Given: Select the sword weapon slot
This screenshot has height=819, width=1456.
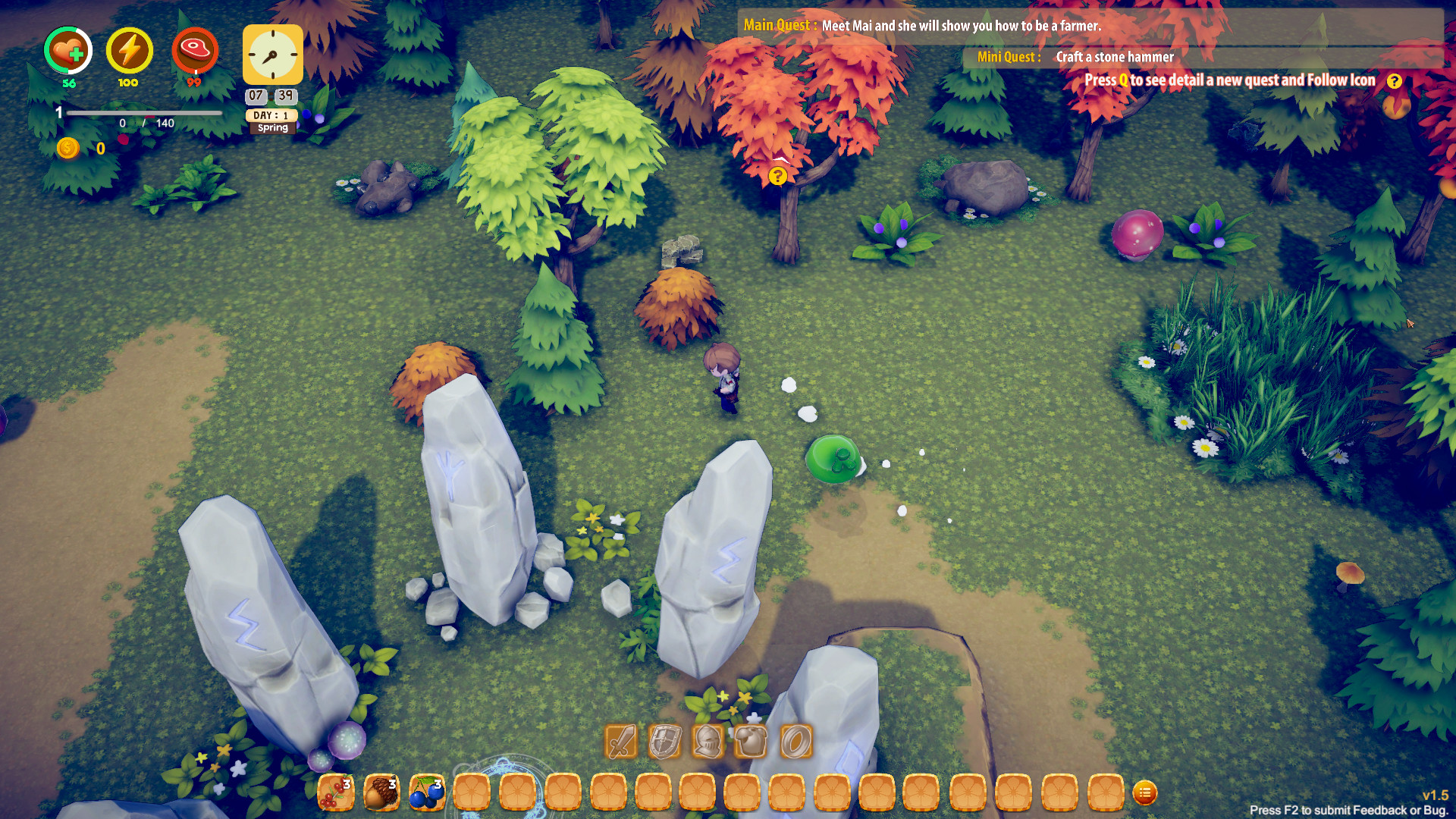Looking at the screenshot, I should click(620, 741).
